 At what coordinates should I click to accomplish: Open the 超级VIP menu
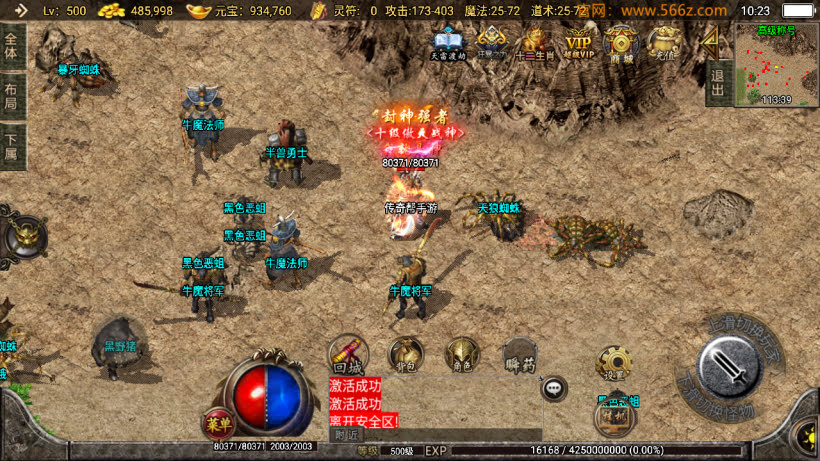(x=578, y=42)
